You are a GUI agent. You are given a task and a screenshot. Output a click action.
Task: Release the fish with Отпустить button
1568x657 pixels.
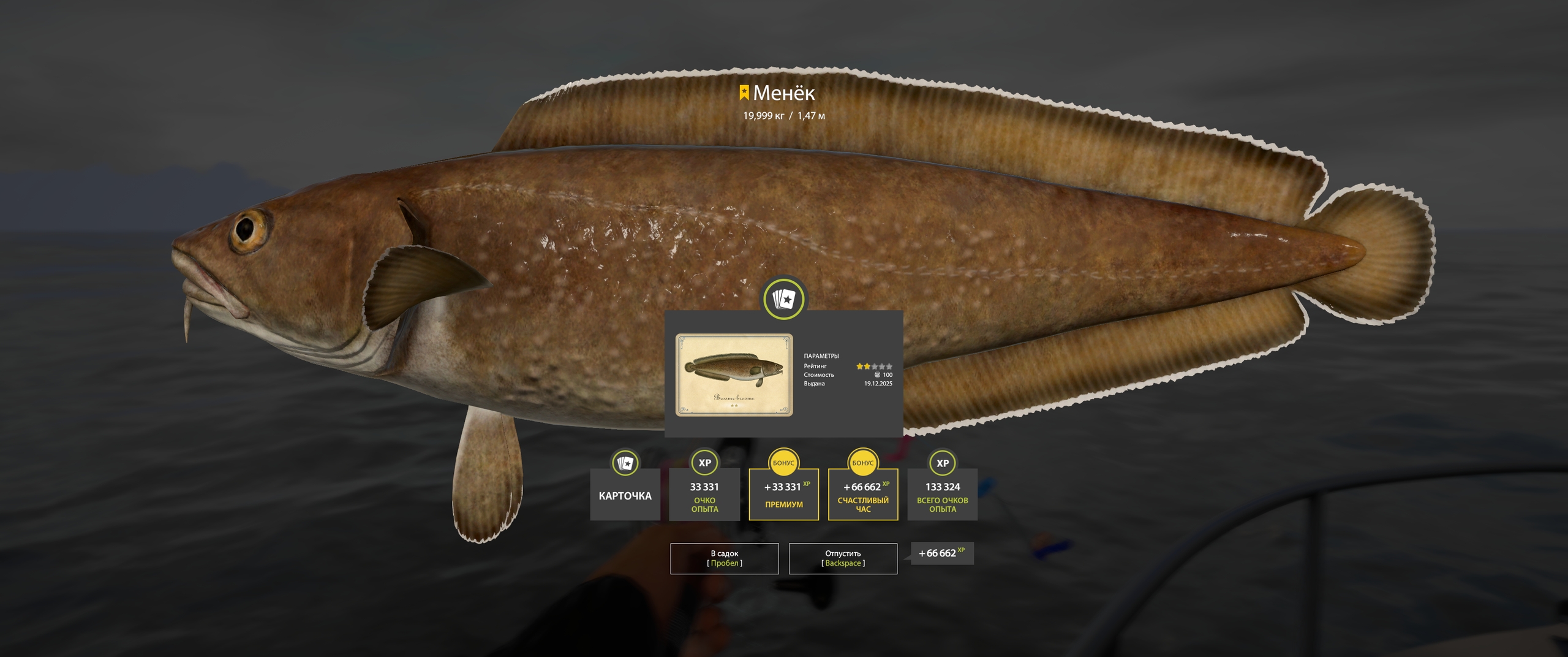coord(843,558)
